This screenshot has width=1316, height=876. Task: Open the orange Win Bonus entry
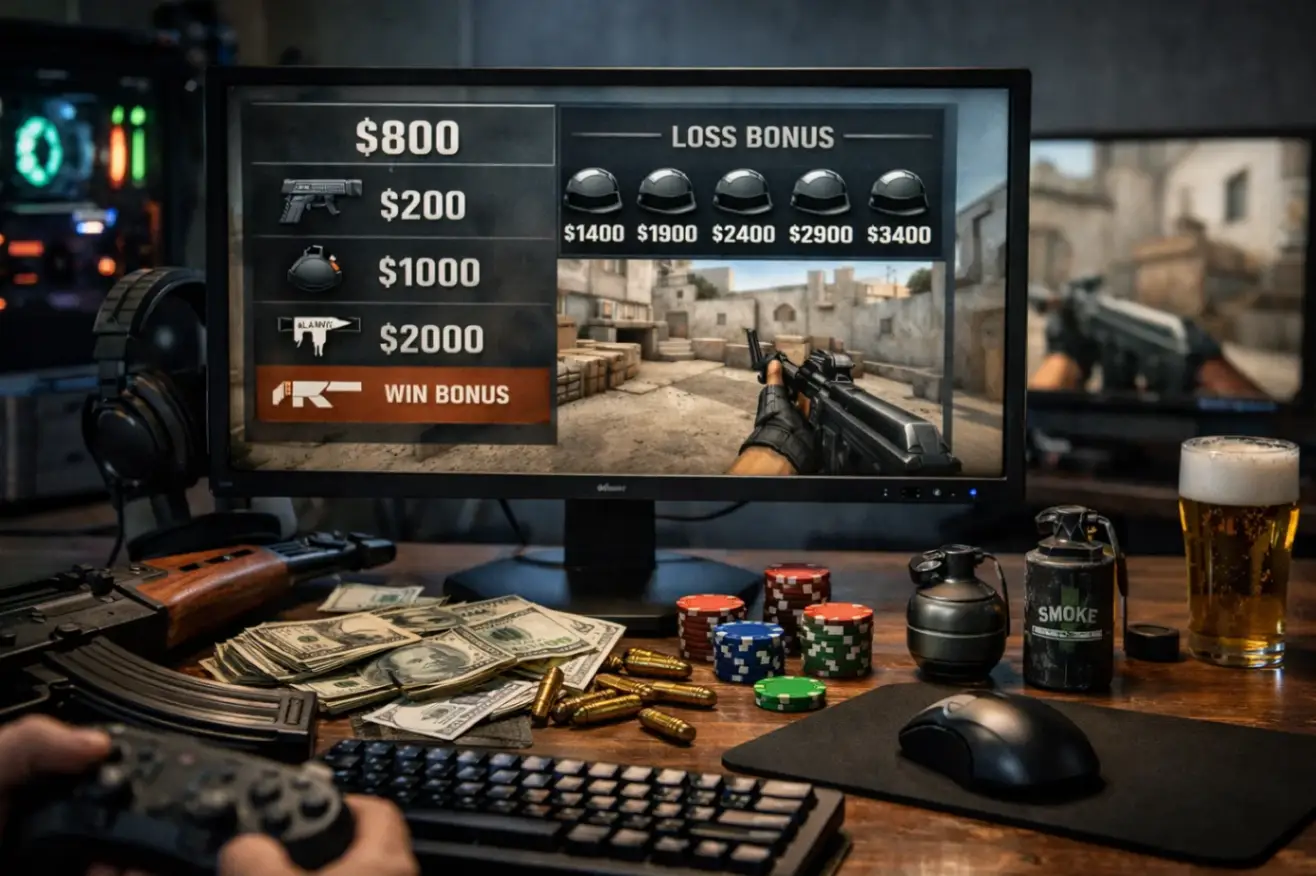coord(403,394)
